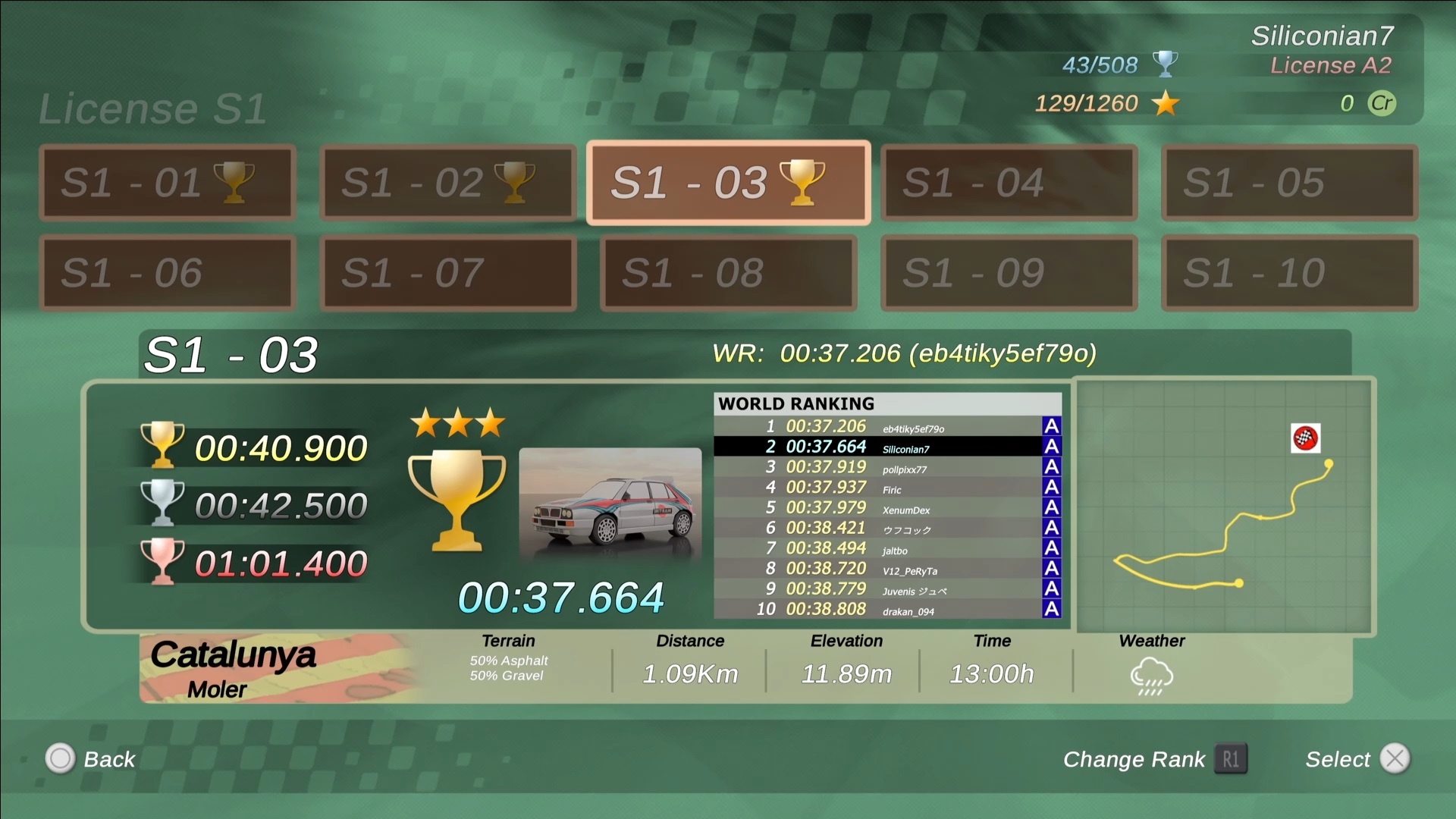Open the highlighted S1 - 03 test
The height and width of the screenshot is (819, 1456).
728,183
